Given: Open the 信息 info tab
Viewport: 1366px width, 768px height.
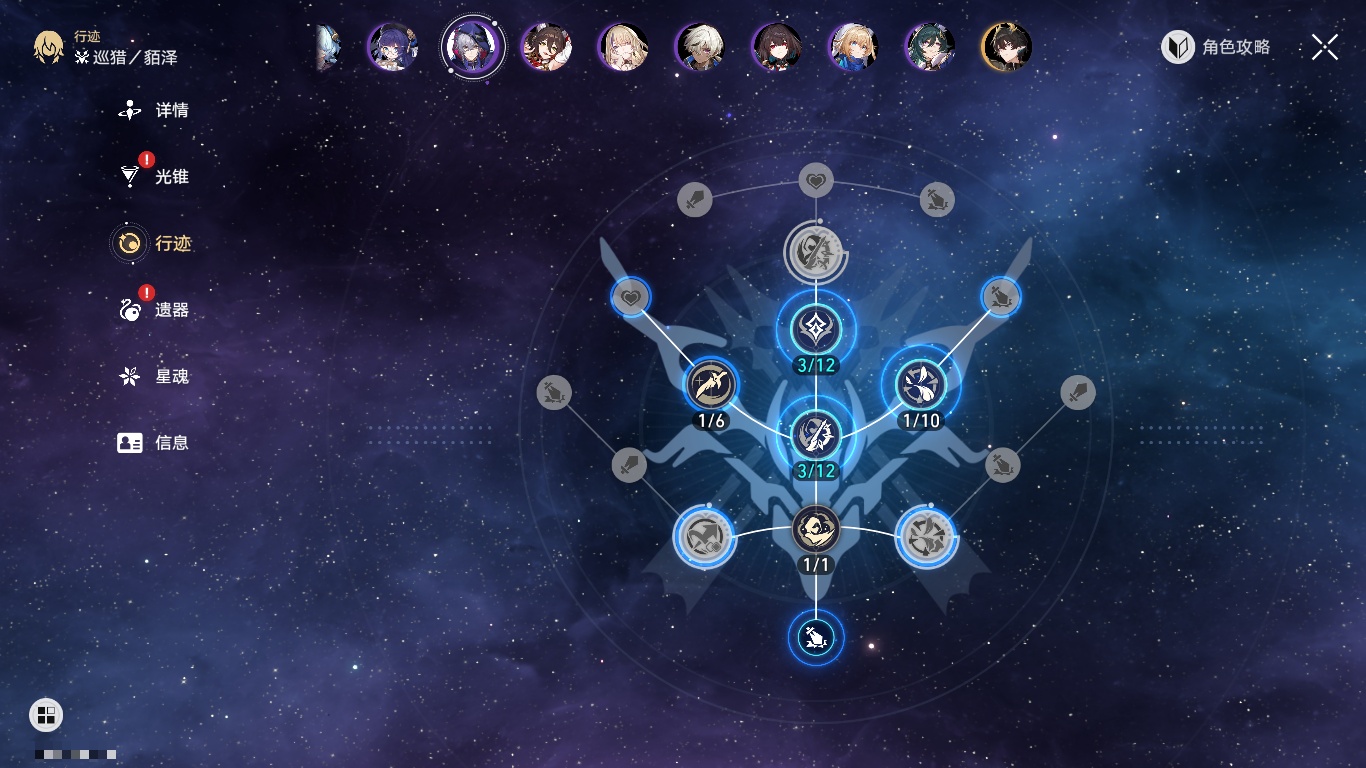Looking at the screenshot, I should pyautogui.click(x=155, y=443).
